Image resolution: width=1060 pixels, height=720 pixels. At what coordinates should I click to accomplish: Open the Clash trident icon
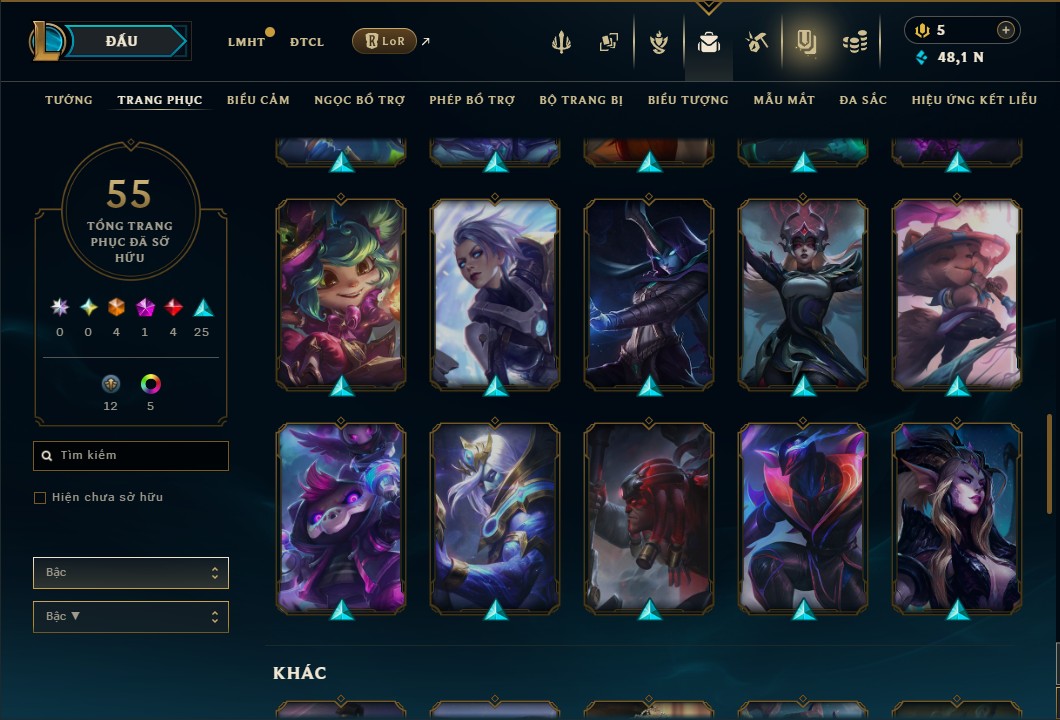tap(561, 42)
